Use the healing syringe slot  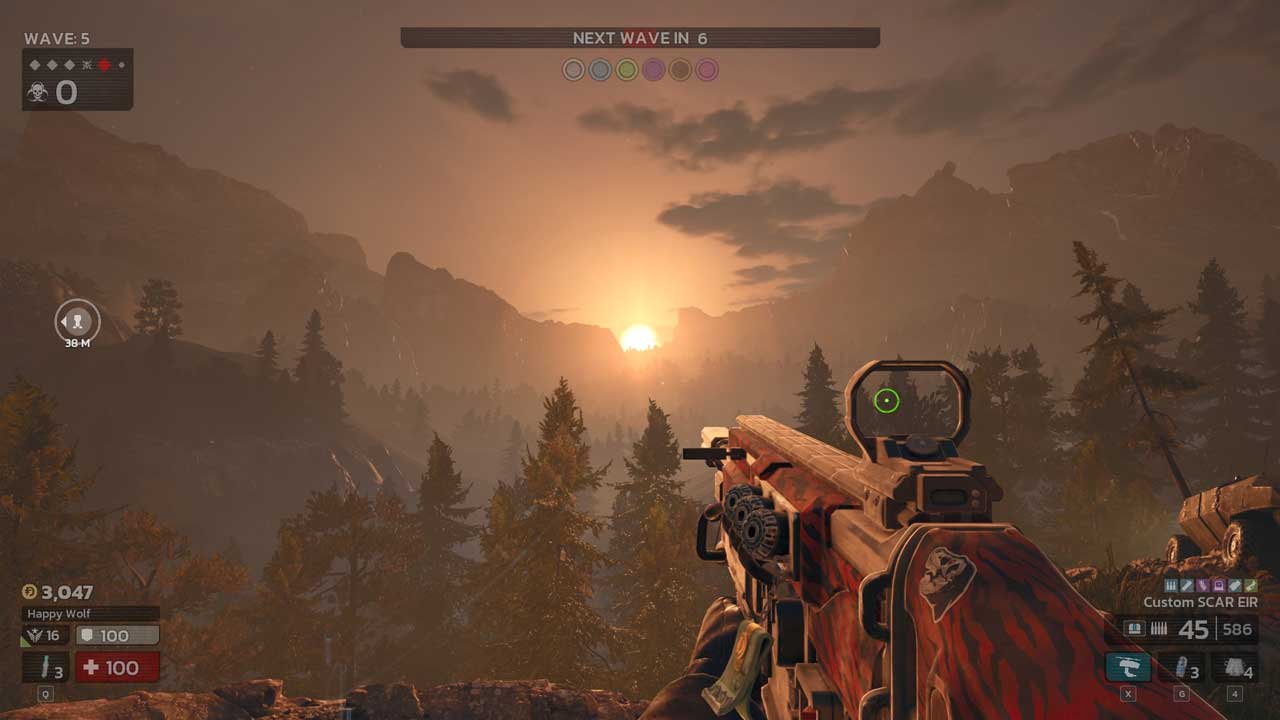coord(46,667)
